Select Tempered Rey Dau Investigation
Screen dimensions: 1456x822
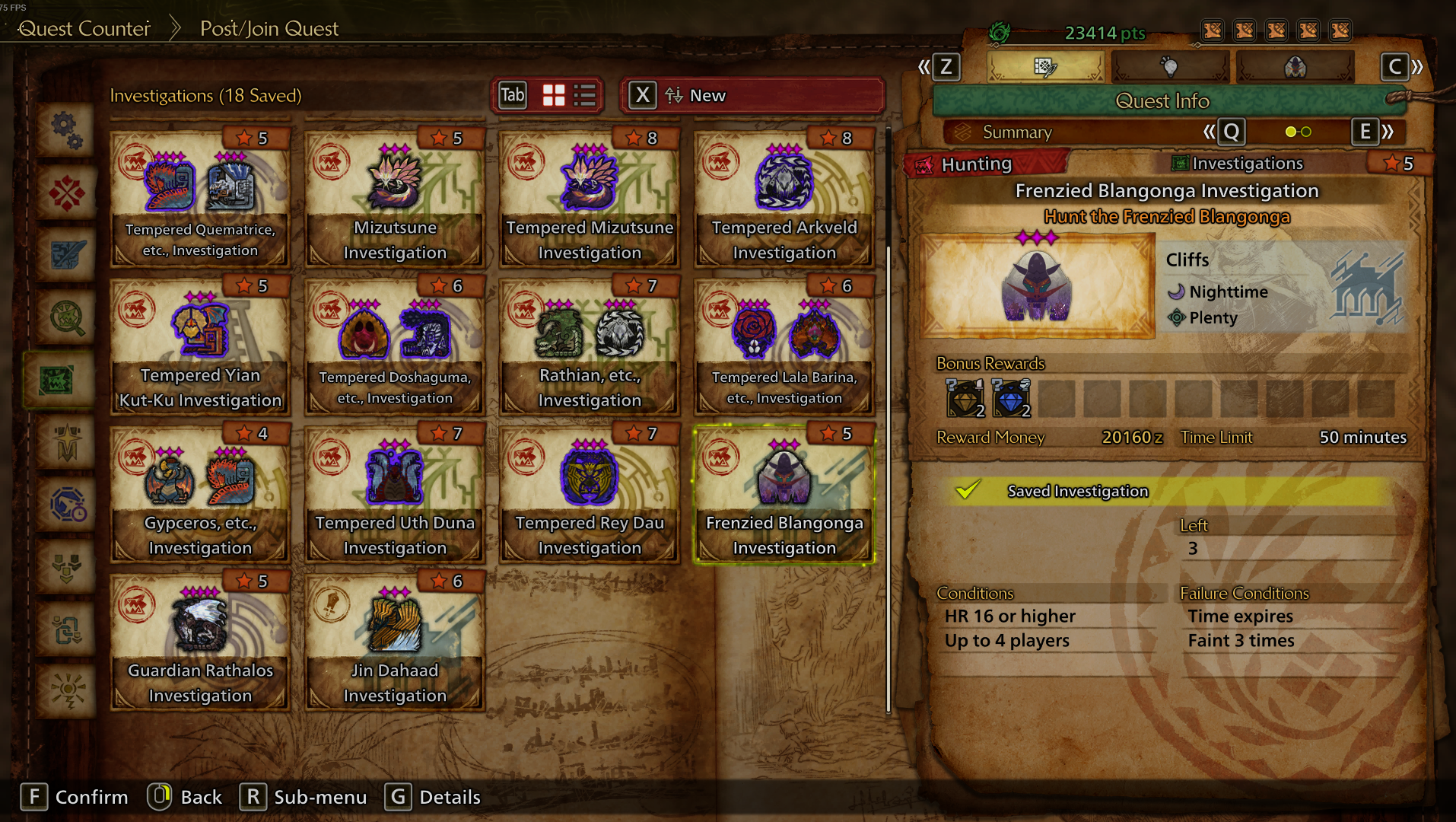point(590,495)
